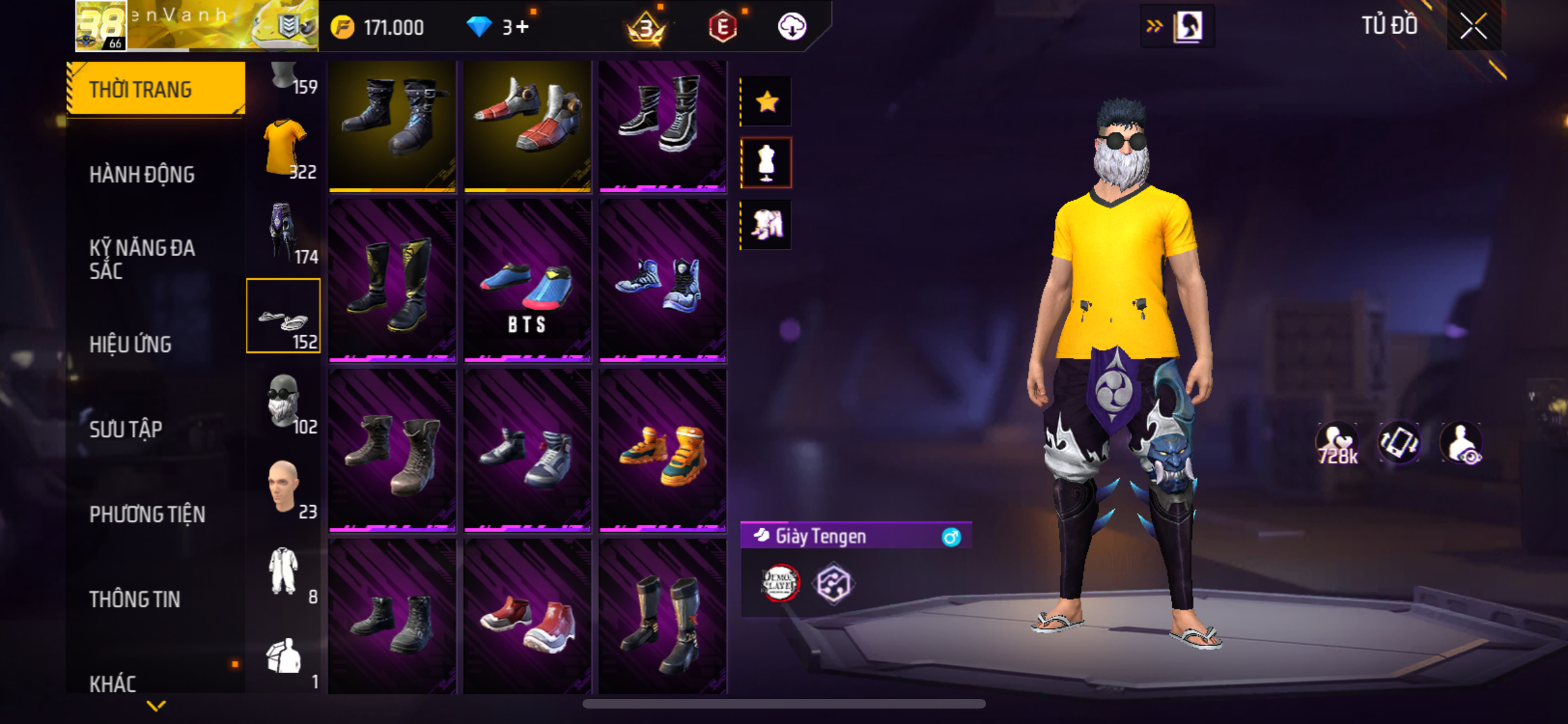Equip the blue BTS sneakers

pos(527,281)
